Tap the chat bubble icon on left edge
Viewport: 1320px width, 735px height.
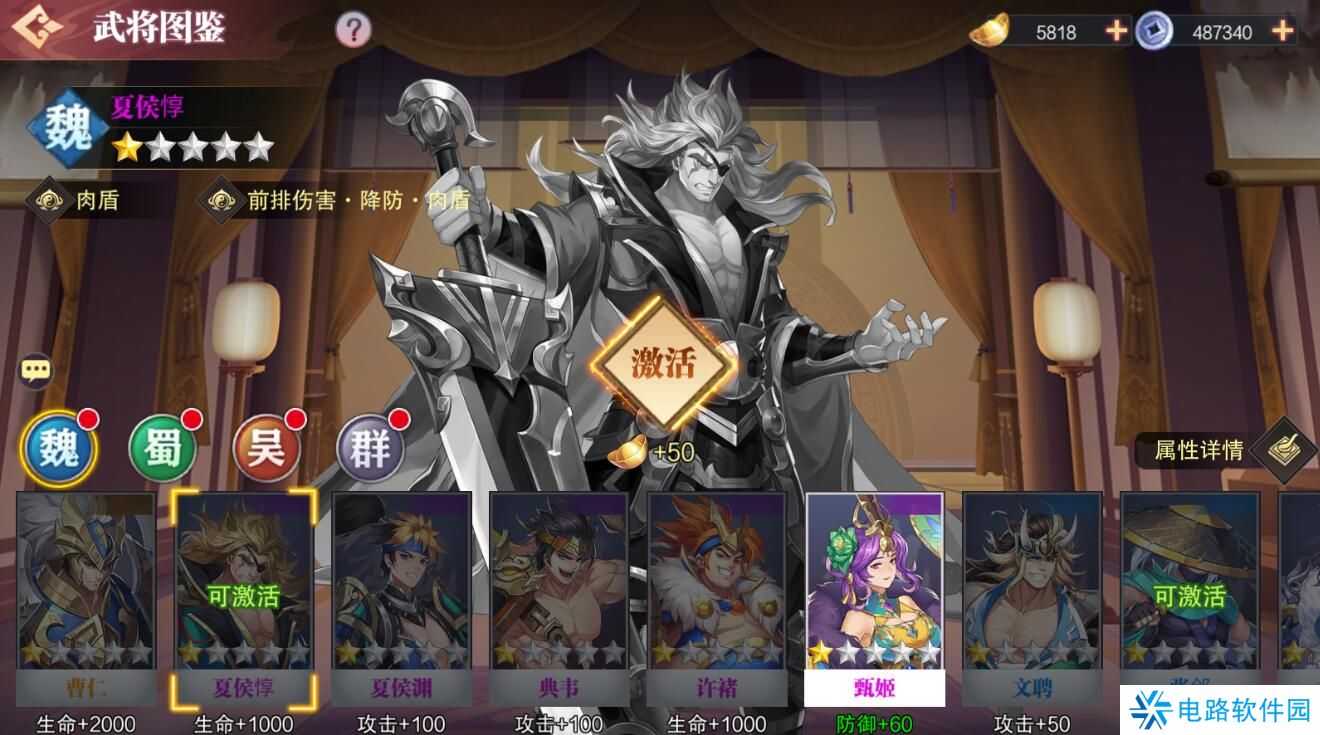[37, 370]
